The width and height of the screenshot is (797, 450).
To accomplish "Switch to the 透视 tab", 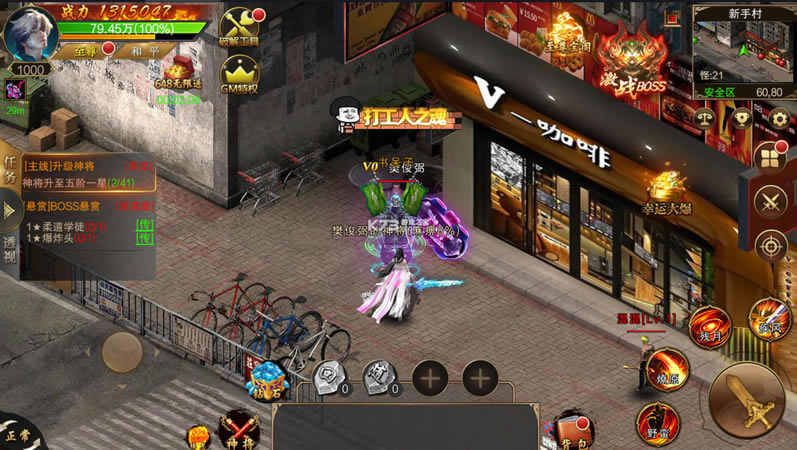I will [x=10, y=248].
